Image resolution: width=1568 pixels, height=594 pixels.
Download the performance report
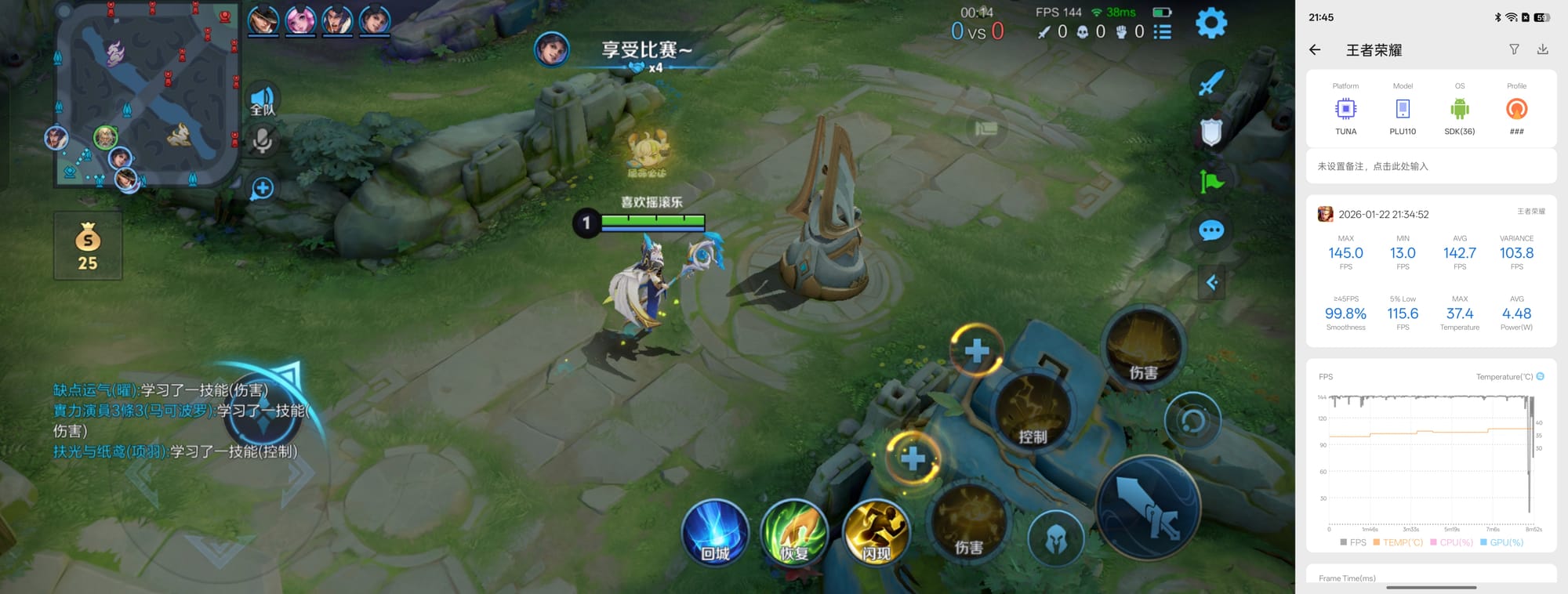(1542, 49)
